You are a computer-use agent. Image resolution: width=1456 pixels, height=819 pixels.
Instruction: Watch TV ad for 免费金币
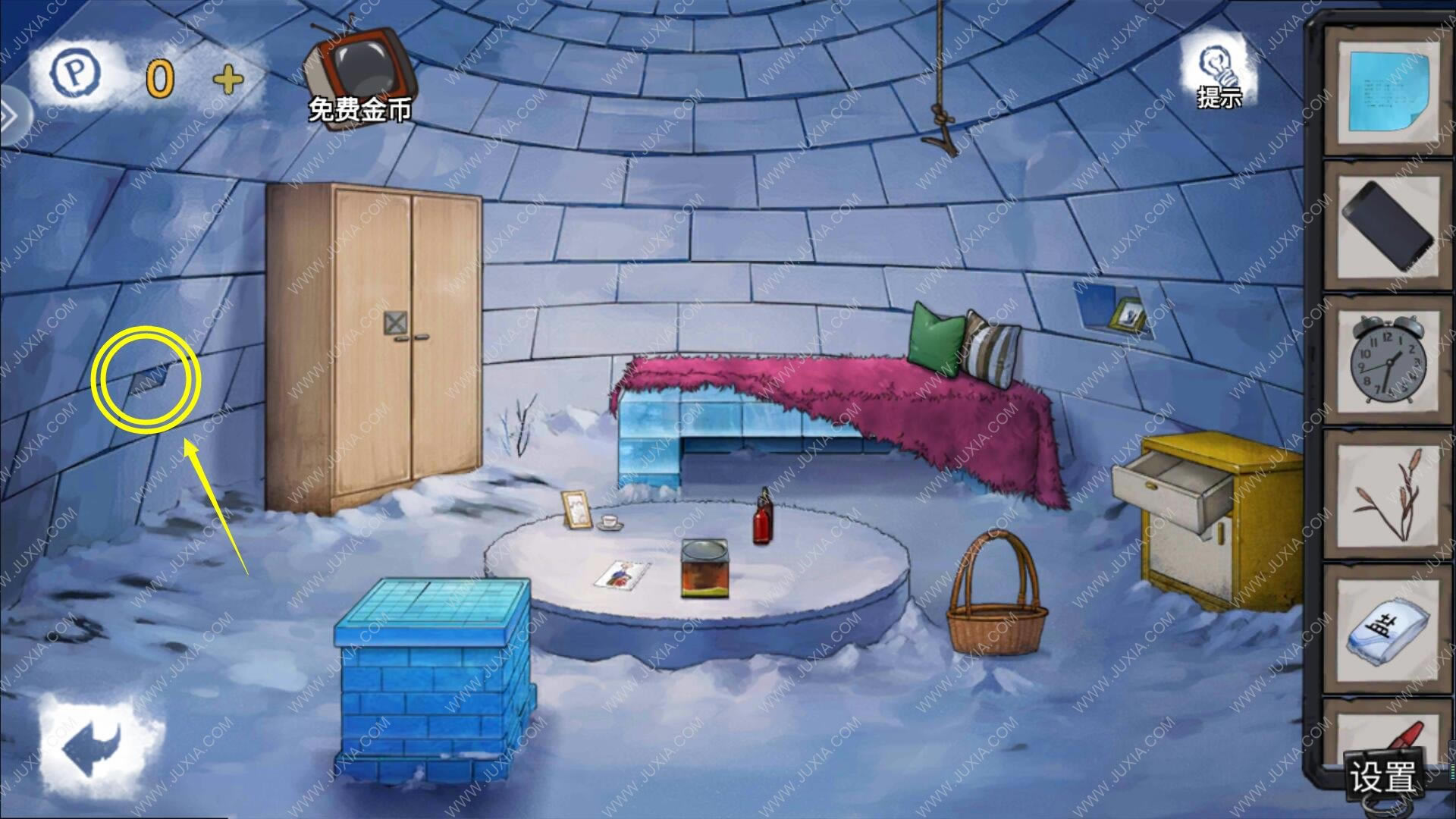[361, 76]
